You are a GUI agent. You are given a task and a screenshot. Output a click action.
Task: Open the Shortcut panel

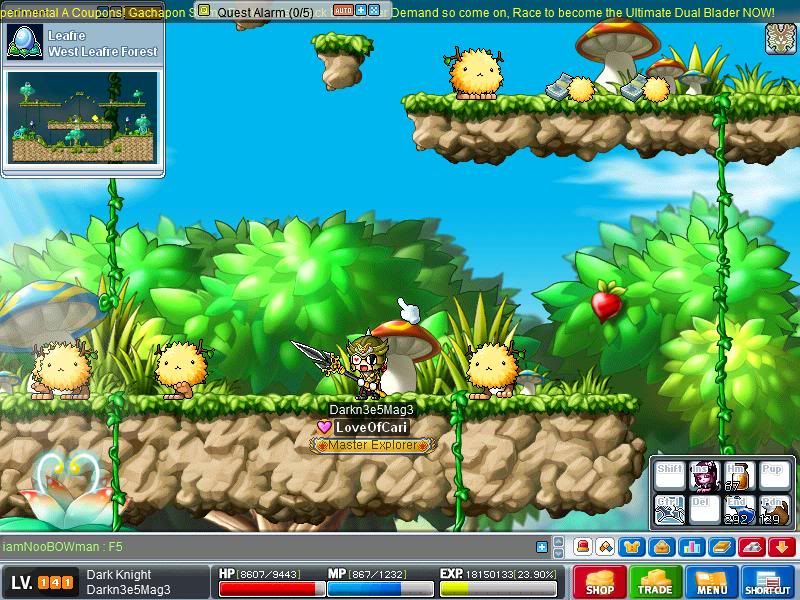[768, 583]
